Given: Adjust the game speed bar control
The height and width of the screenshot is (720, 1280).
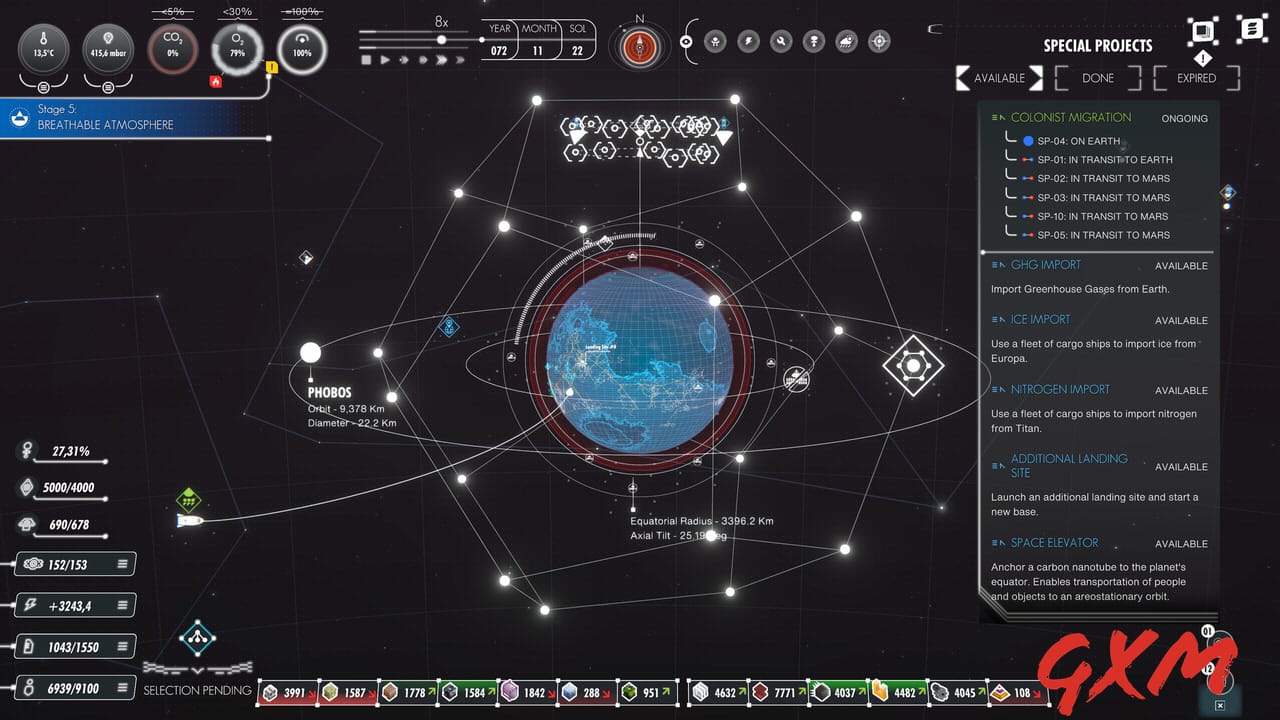Looking at the screenshot, I should 440,39.
